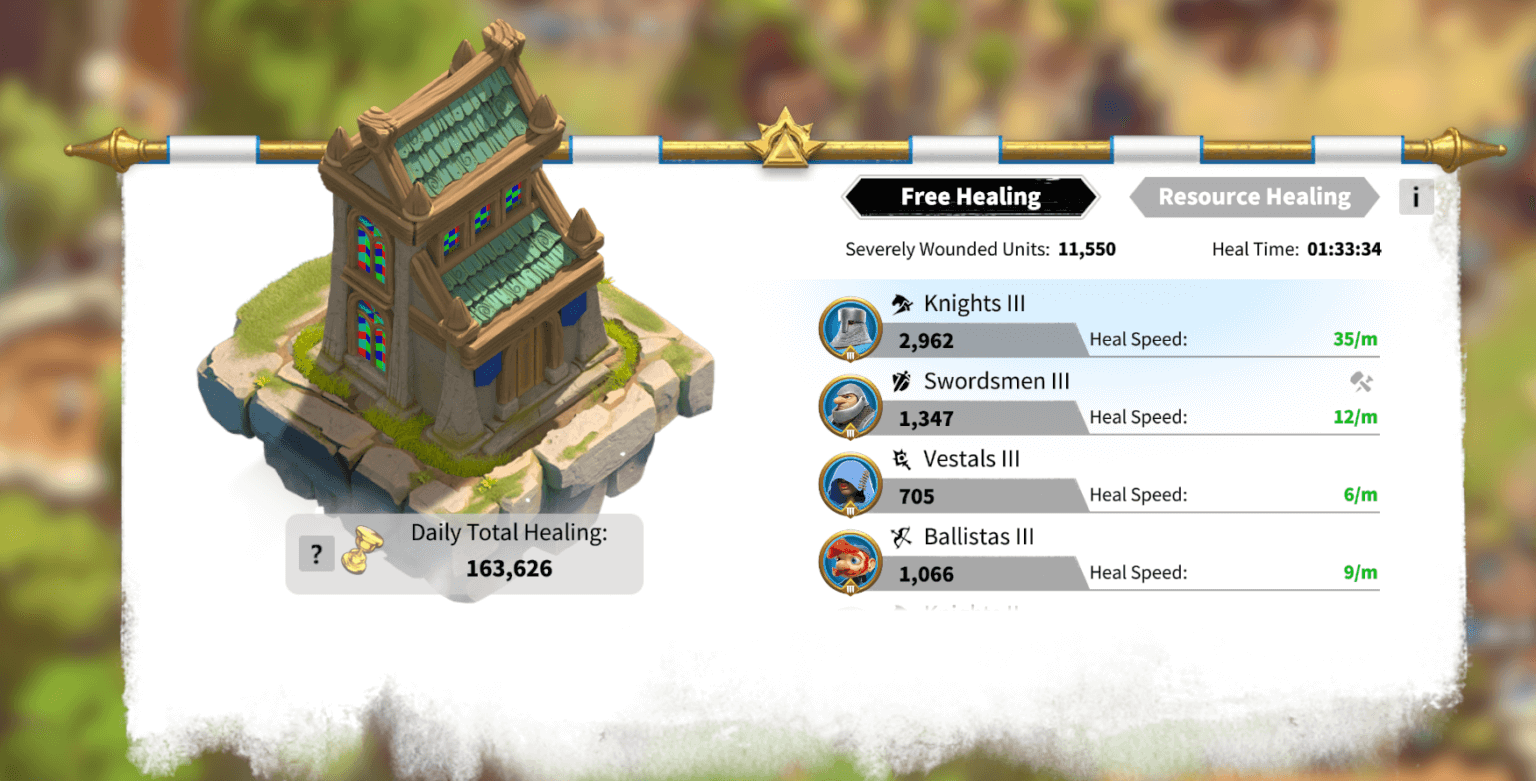The image size is (1536, 781).
Task: Switch to the Resource Healing tab
Action: (x=1253, y=197)
